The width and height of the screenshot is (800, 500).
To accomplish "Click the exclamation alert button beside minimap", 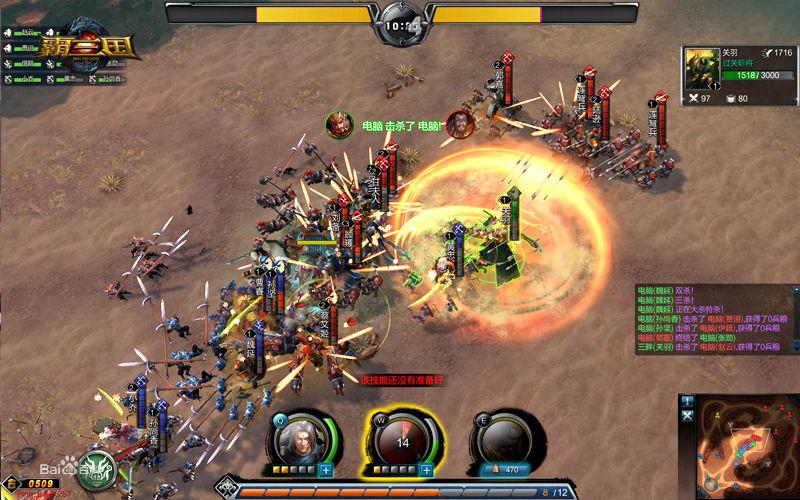I will 687,401.
